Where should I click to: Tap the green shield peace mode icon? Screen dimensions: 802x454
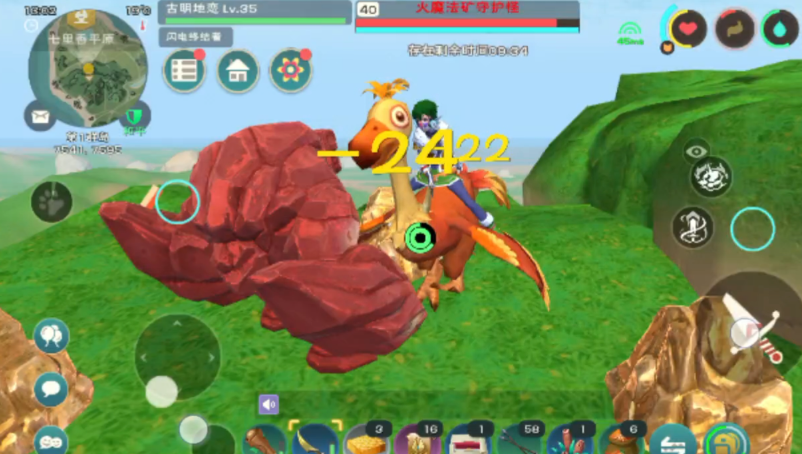[135, 116]
